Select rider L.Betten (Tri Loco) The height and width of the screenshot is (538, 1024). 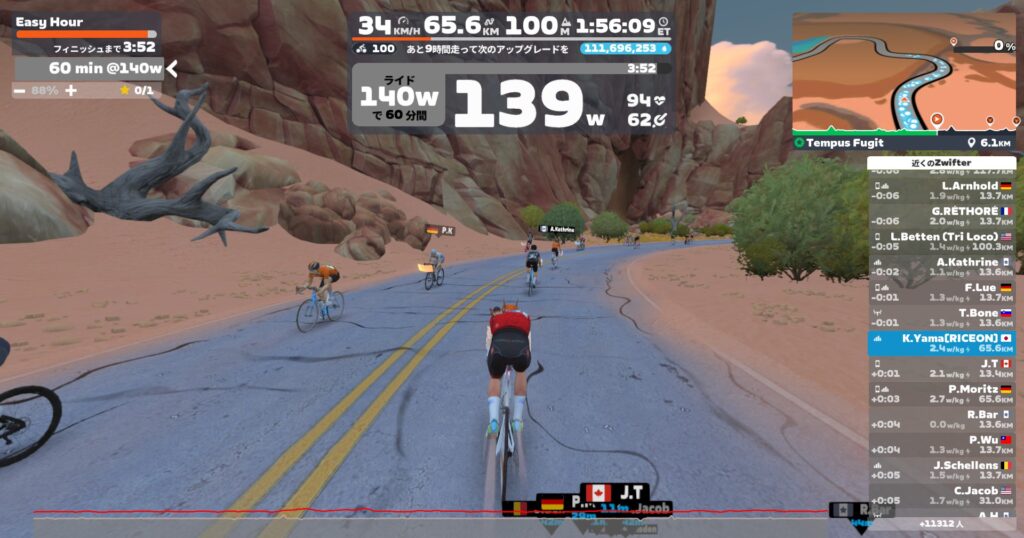[x=942, y=241]
